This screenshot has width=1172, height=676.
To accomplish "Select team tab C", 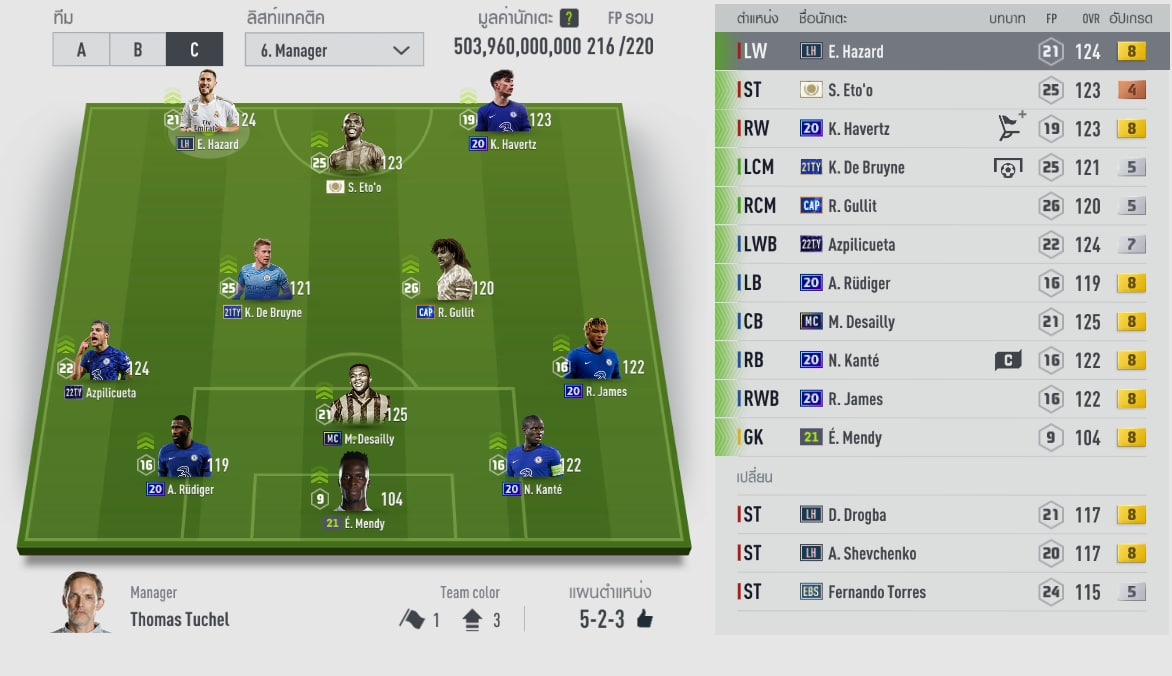I will click(194, 50).
